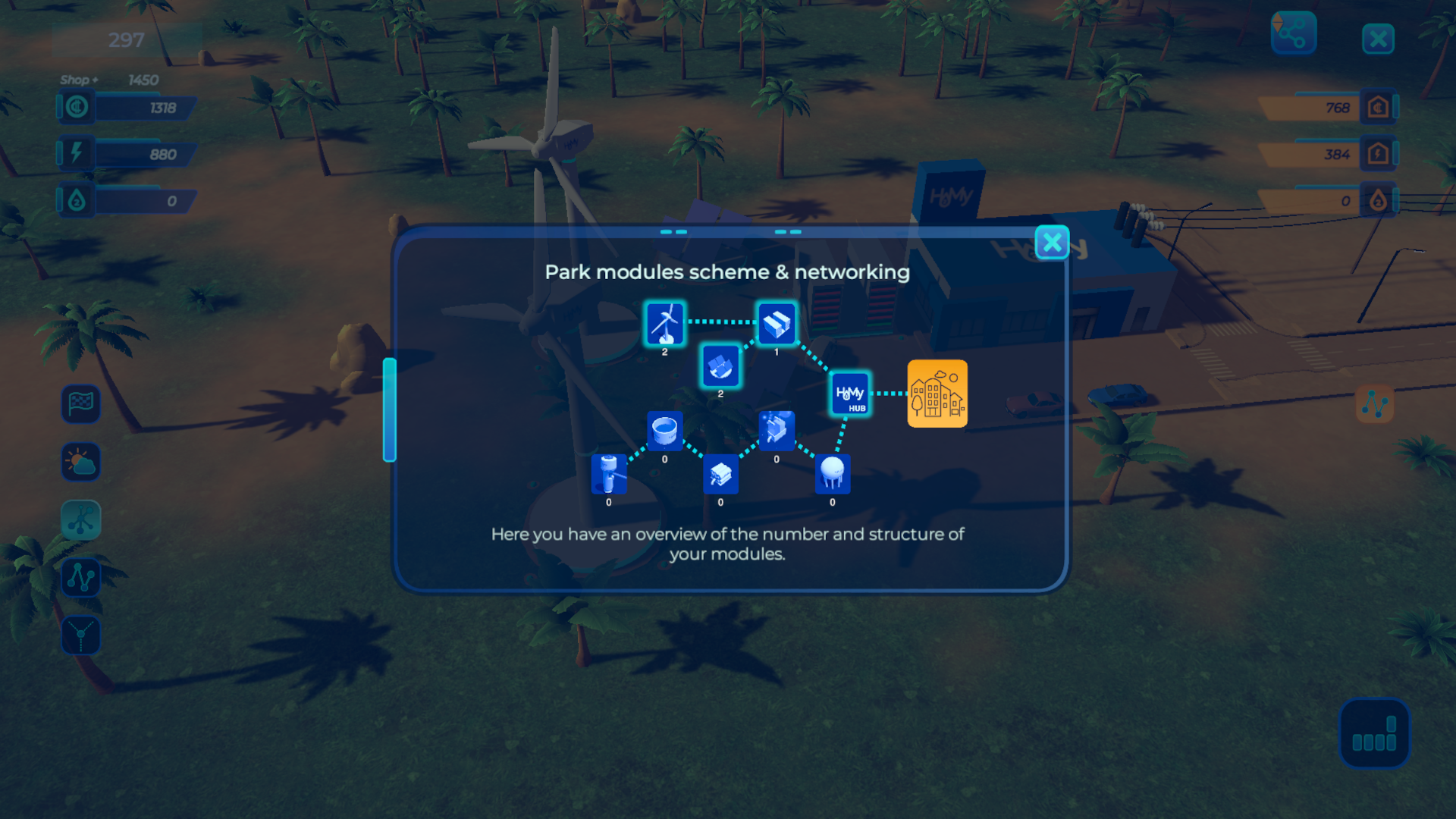This screenshot has height=819, width=1456.
Task: Open the weather forecast sun-cloud button
Action: click(x=81, y=462)
